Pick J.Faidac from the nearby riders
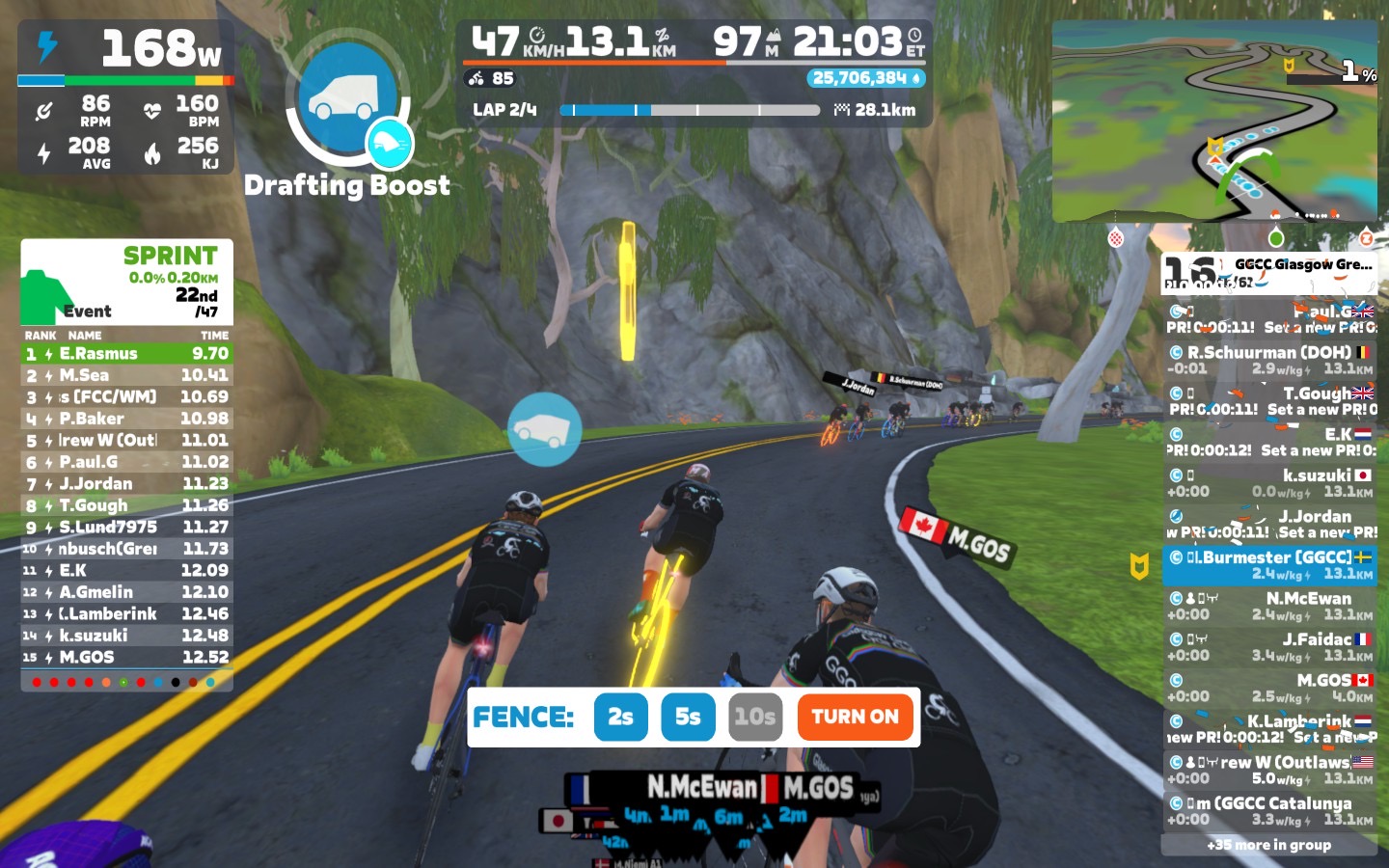This screenshot has height=868, width=1389. pyautogui.click(x=1269, y=646)
